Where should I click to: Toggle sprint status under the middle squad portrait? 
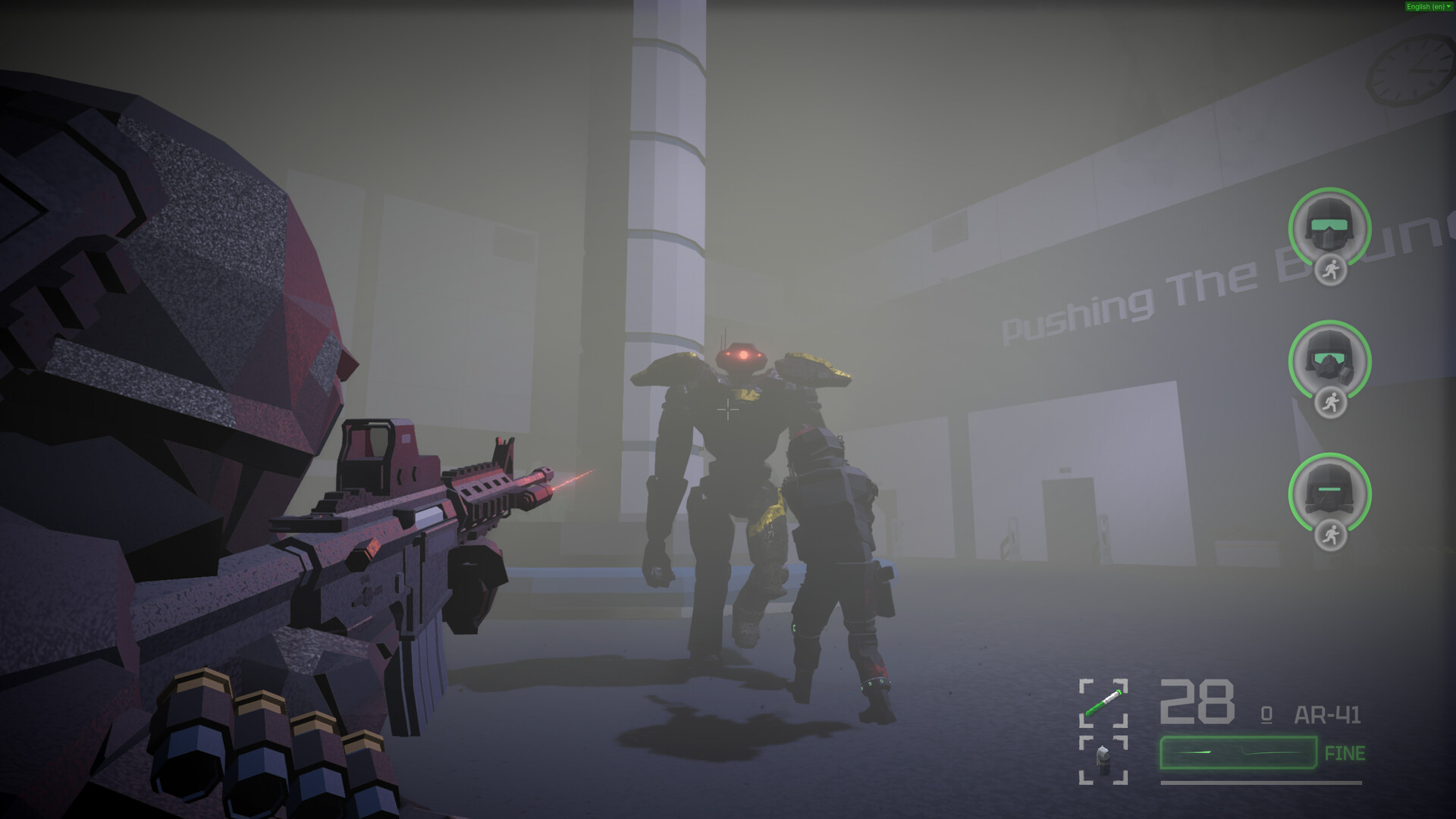(x=1331, y=400)
